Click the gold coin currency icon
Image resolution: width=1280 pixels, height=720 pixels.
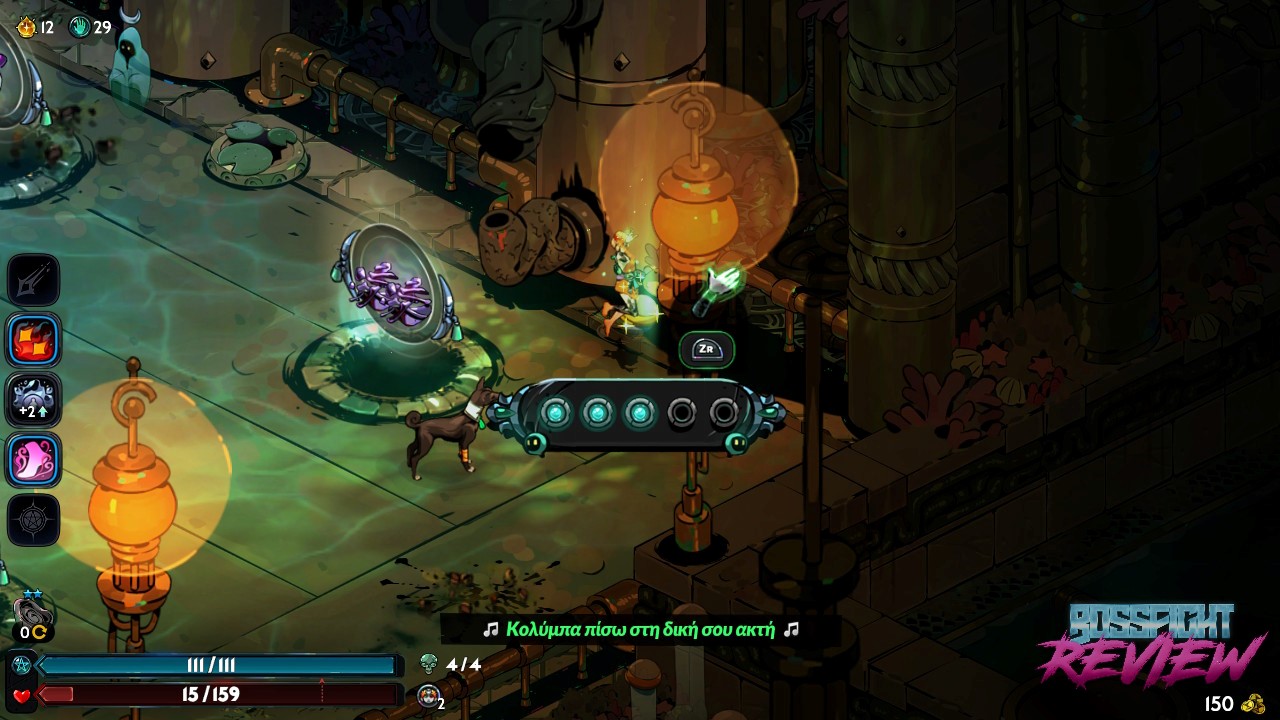click(1253, 704)
